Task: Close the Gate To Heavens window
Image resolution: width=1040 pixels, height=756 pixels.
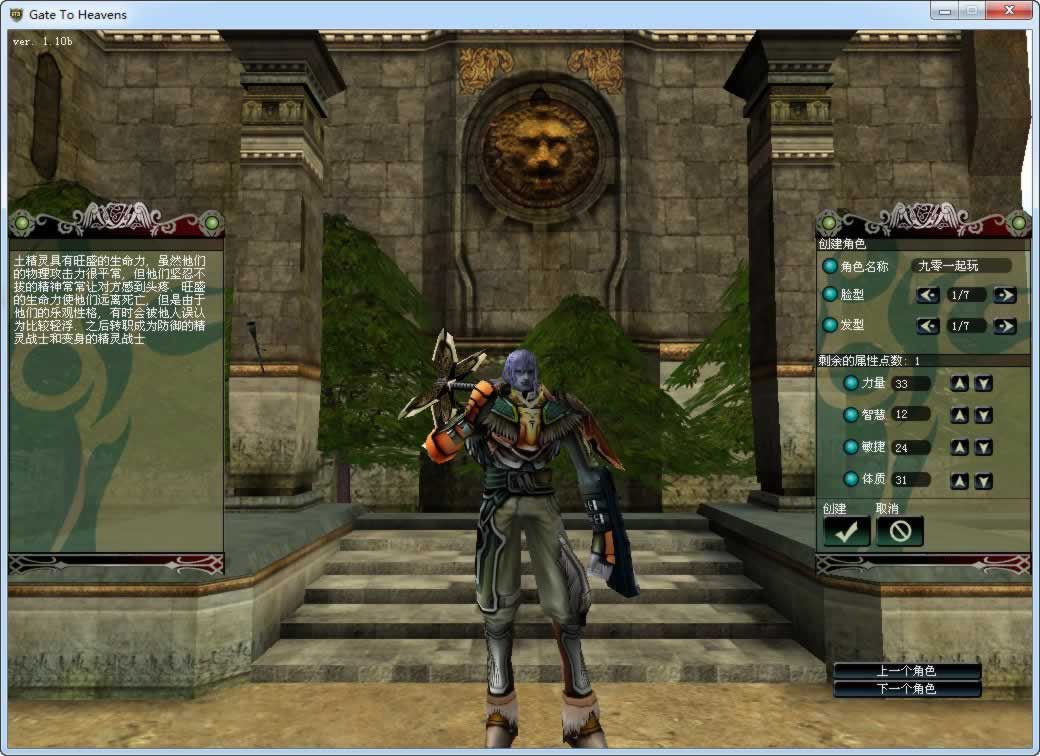Action: [x=1008, y=11]
